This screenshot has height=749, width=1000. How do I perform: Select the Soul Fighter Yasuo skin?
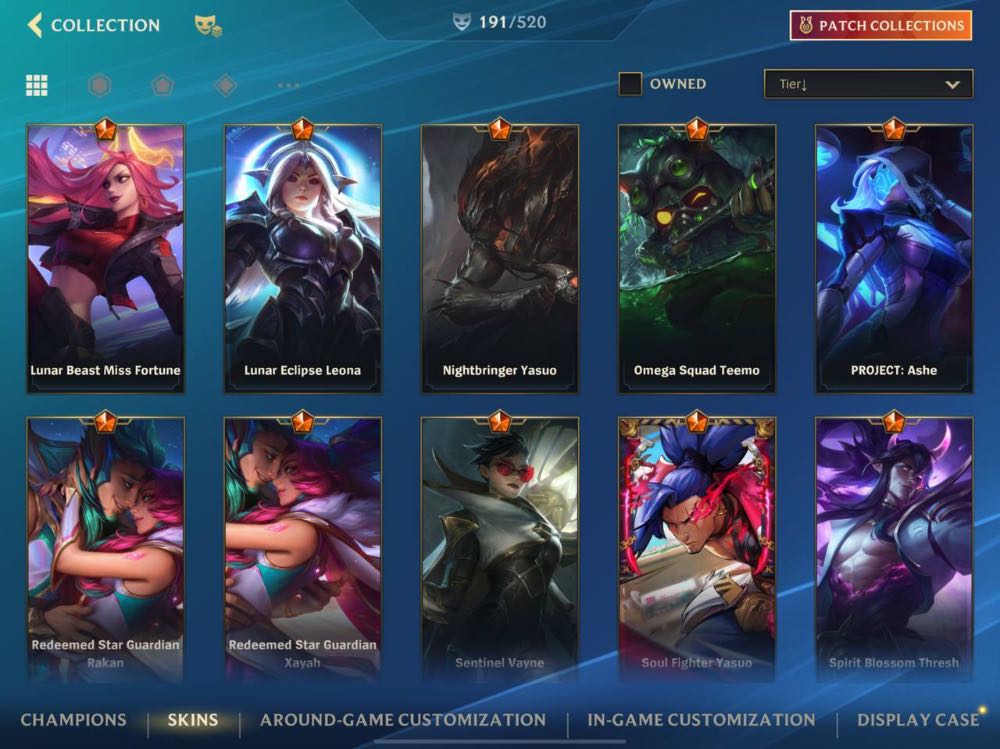coord(696,548)
